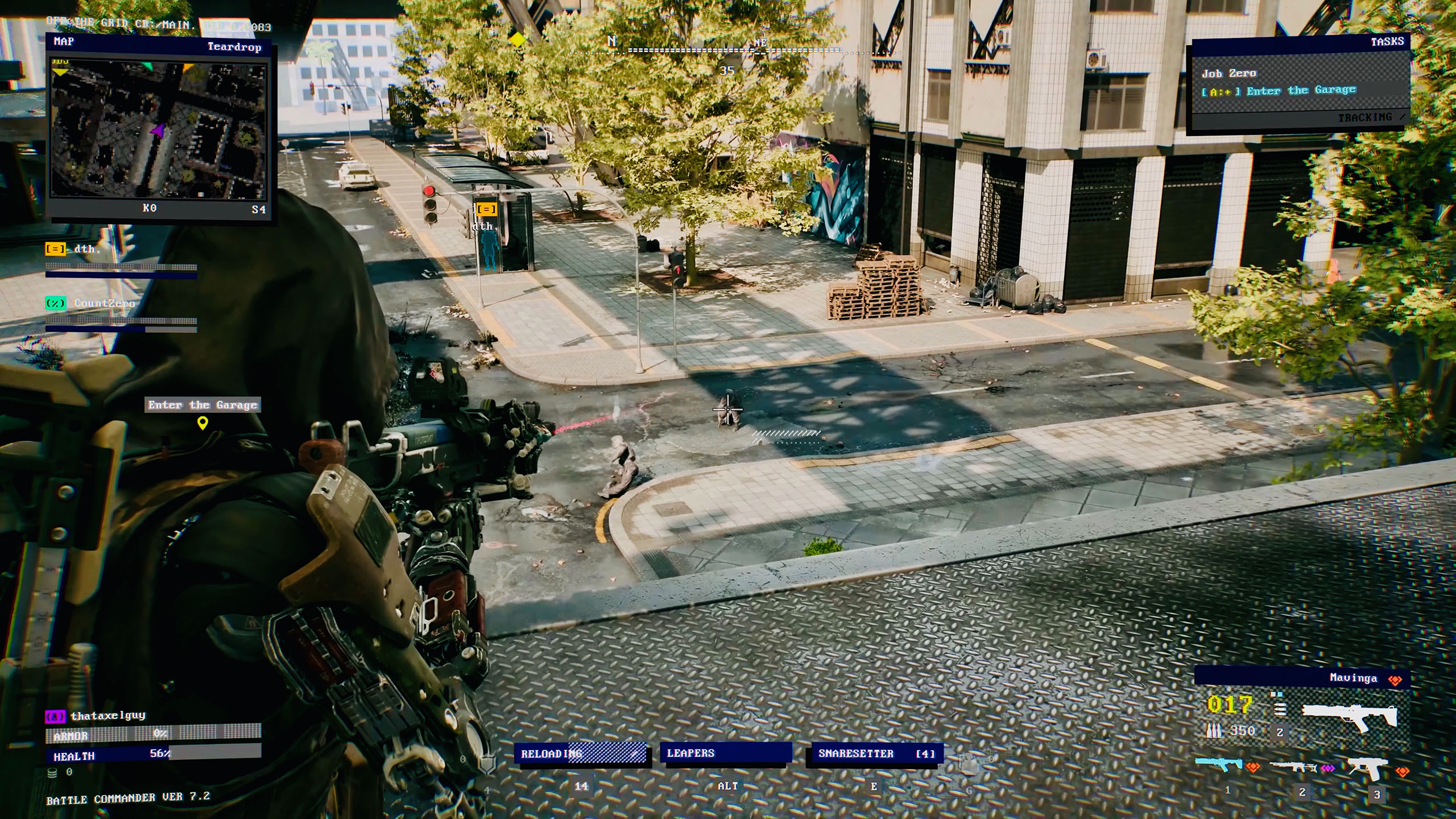Select the Job Zero task tracker
This screenshot has width=1456, height=819.
(x=1228, y=73)
